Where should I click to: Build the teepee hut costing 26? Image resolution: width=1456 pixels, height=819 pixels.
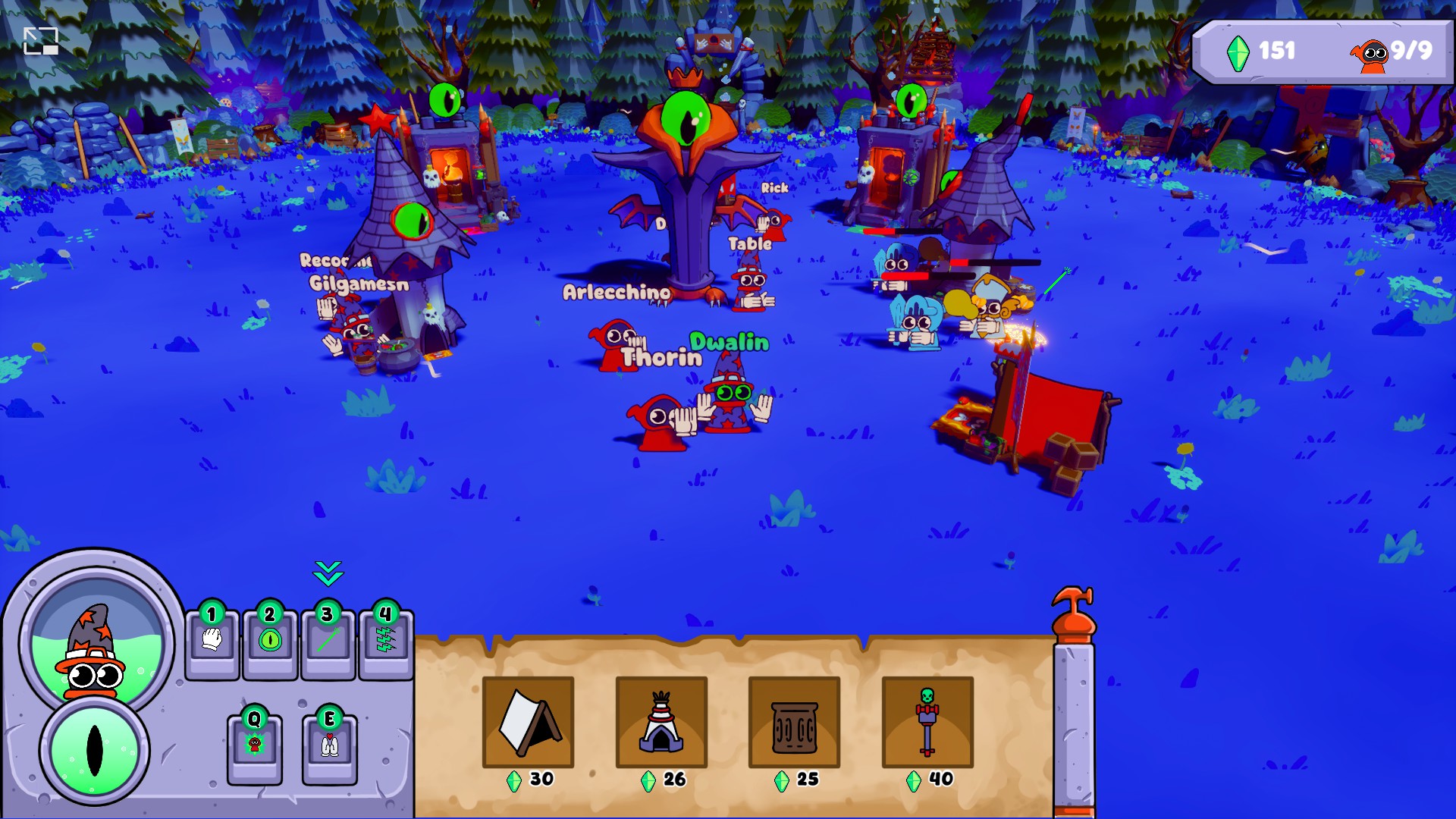pos(661,722)
